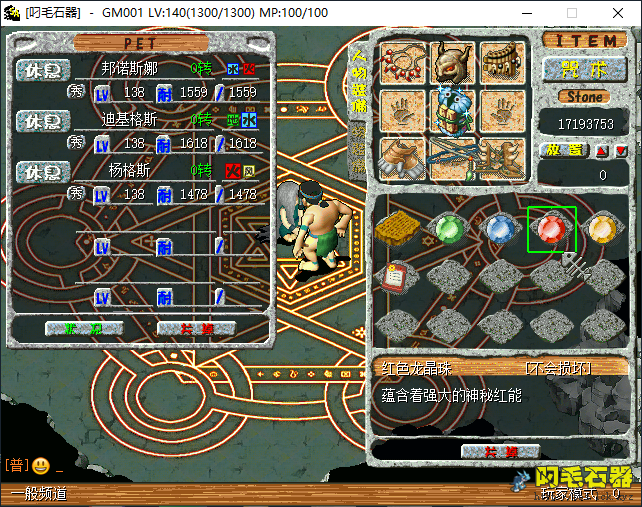
Task: Close the game window
Action: (x=618, y=13)
